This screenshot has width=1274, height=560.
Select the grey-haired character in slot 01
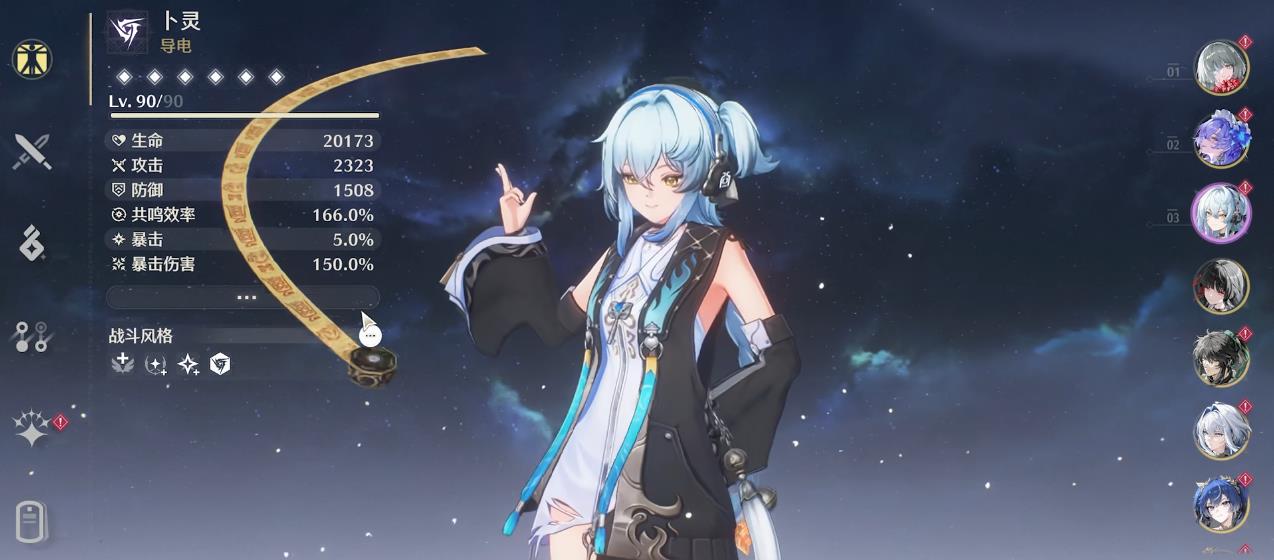coord(1221,68)
